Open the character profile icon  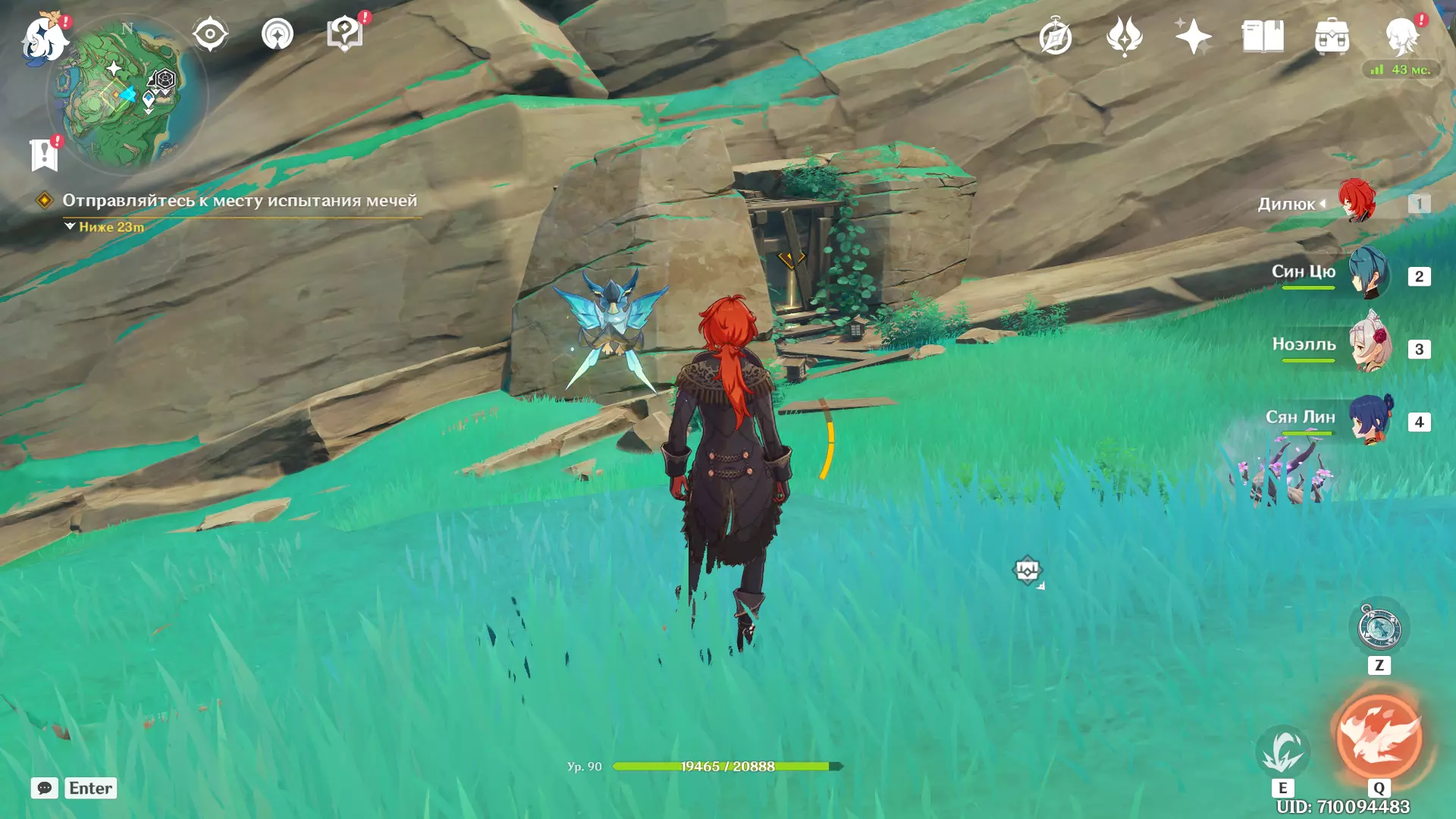point(1401,37)
